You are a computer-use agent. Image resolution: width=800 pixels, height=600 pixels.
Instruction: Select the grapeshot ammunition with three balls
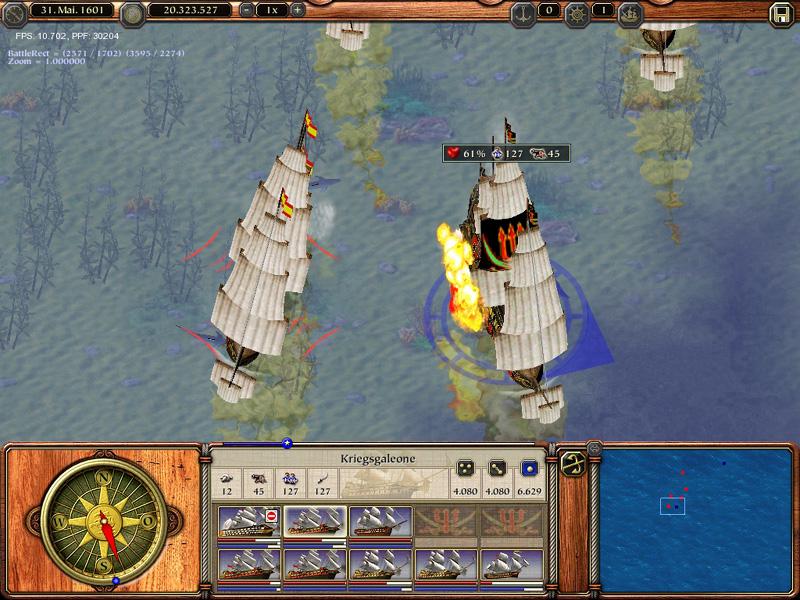465,469
